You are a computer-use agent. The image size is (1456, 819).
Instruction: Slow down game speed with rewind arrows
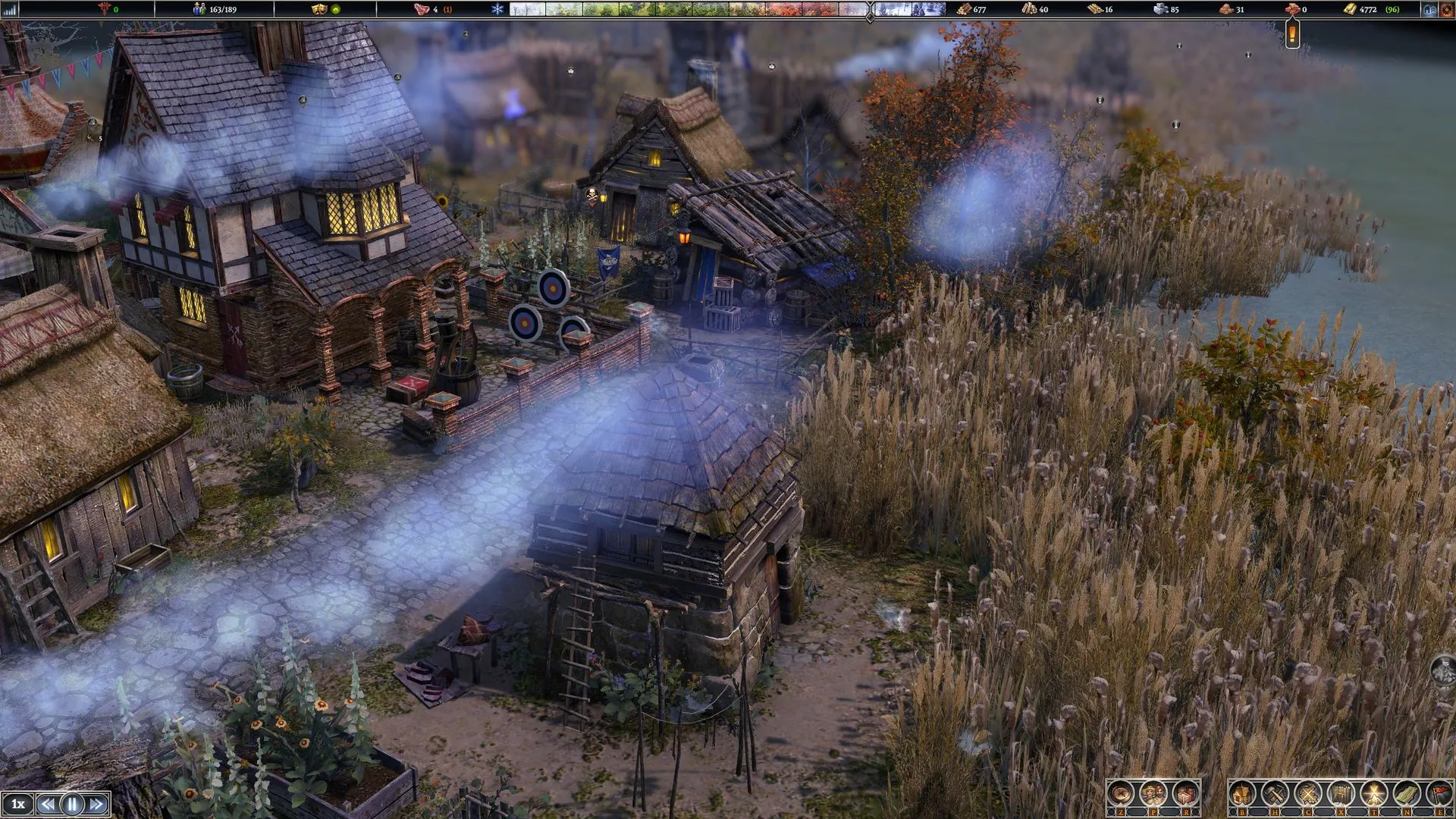pyautogui.click(x=48, y=804)
